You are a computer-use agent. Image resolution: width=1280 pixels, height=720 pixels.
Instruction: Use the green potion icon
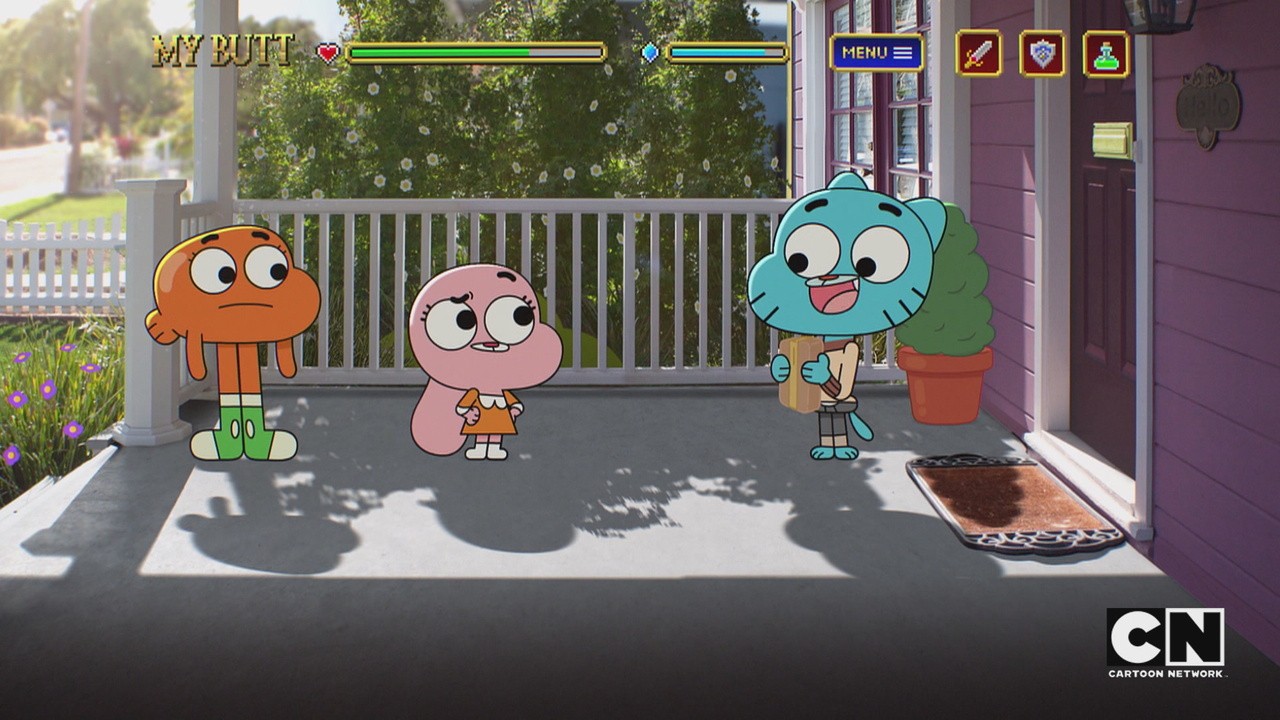[x=1106, y=53]
